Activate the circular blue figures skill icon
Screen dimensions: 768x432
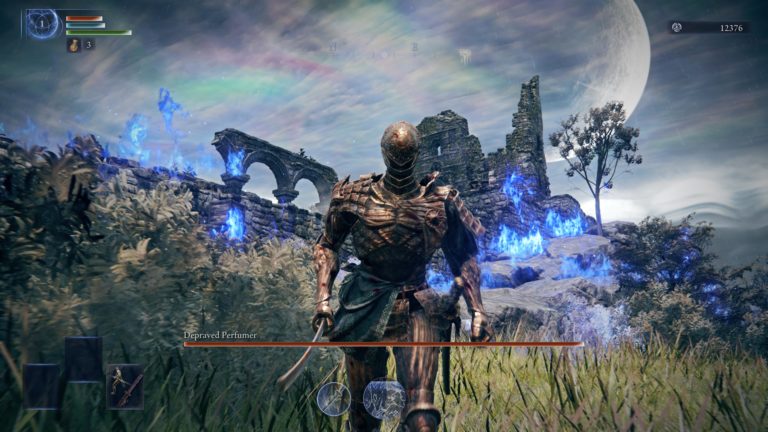point(384,399)
